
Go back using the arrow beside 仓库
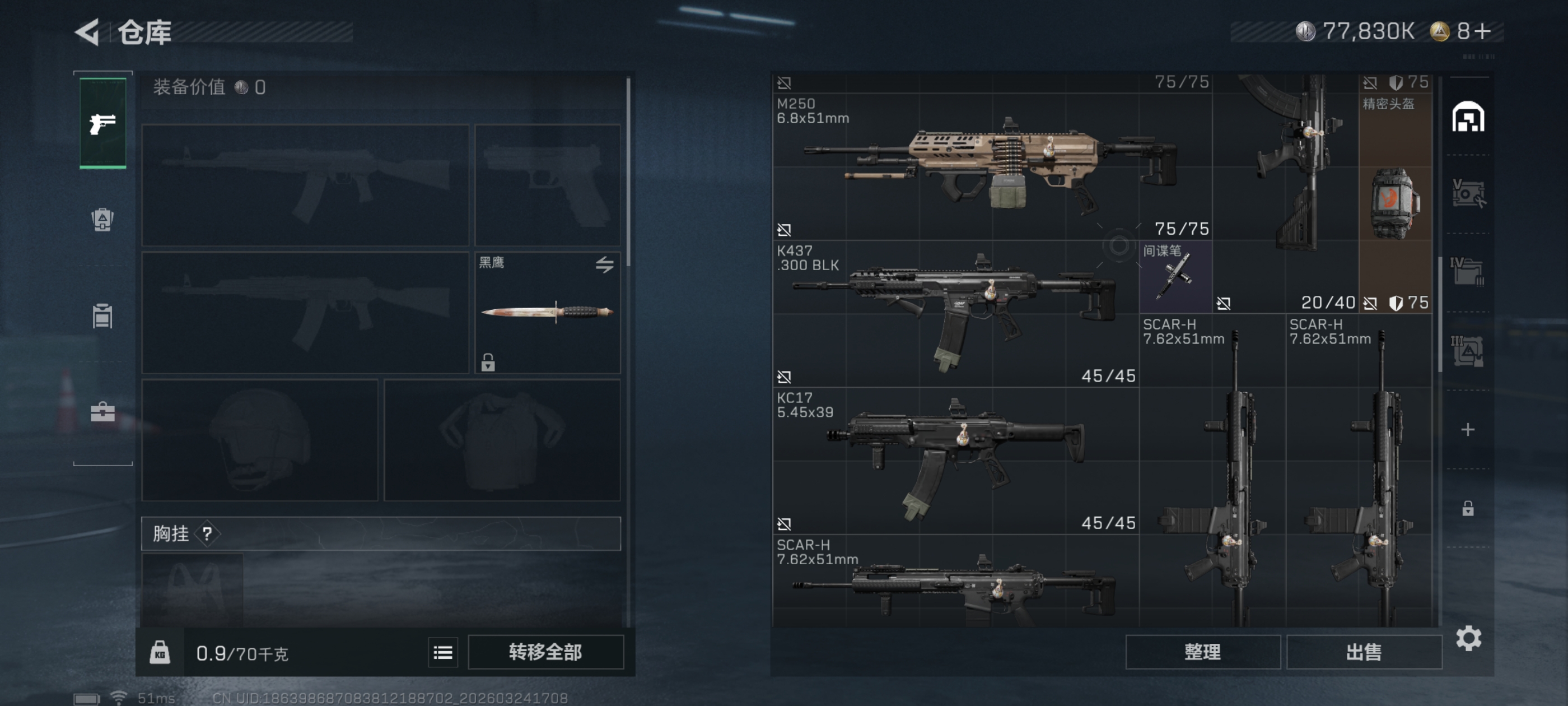pyautogui.click(x=88, y=32)
